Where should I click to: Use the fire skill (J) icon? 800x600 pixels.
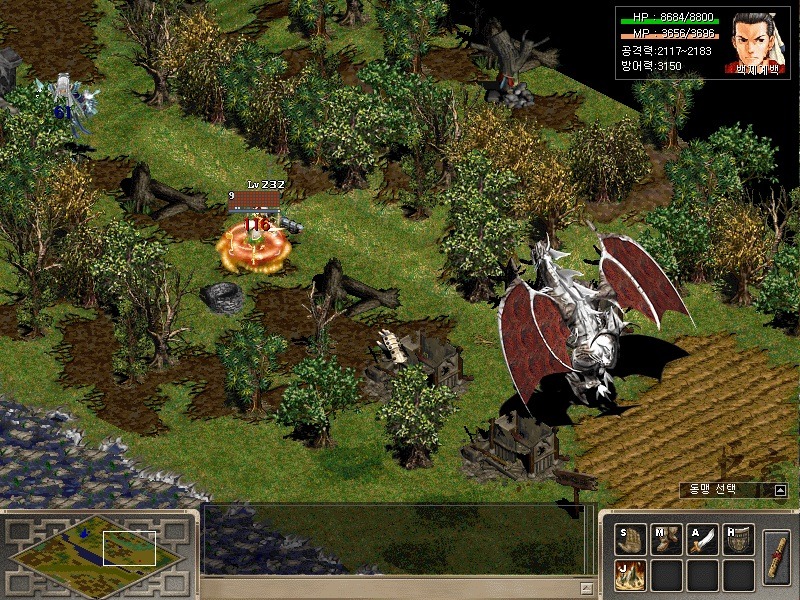(x=631, y=575)
